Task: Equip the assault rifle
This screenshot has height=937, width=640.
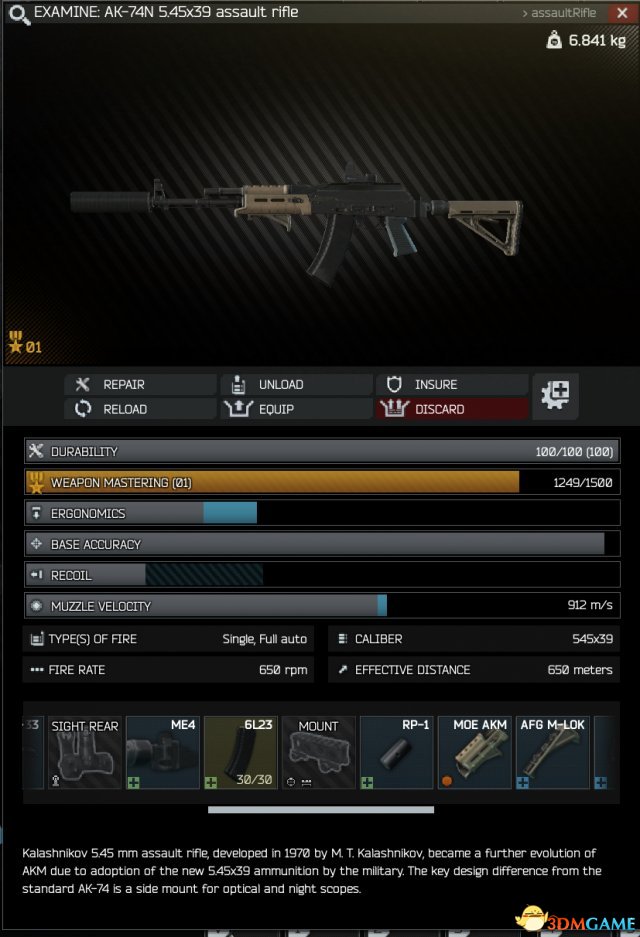Action: tap(296, 409)
